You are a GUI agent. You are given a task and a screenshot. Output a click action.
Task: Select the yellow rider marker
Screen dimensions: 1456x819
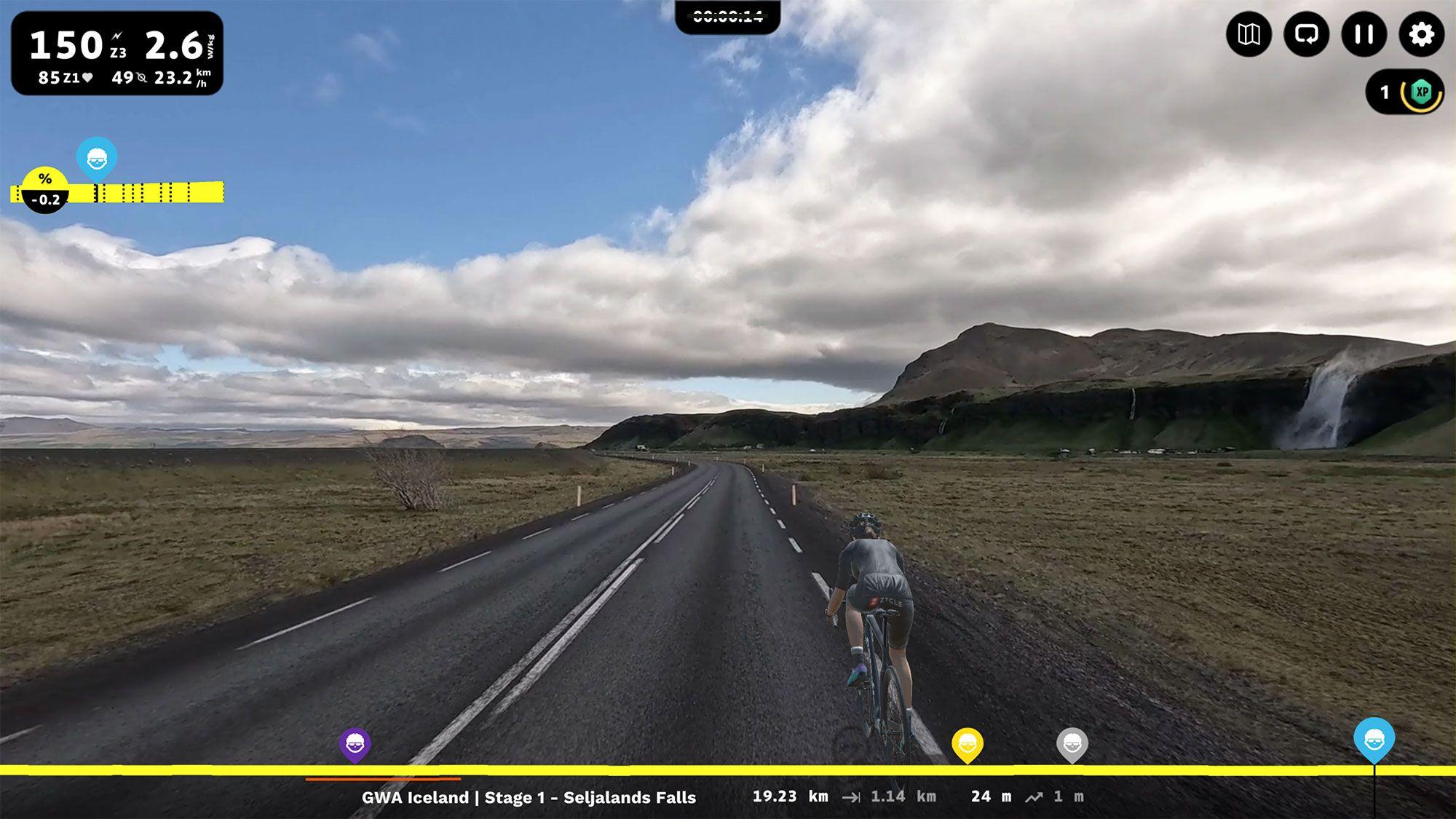tap(968, 744)
